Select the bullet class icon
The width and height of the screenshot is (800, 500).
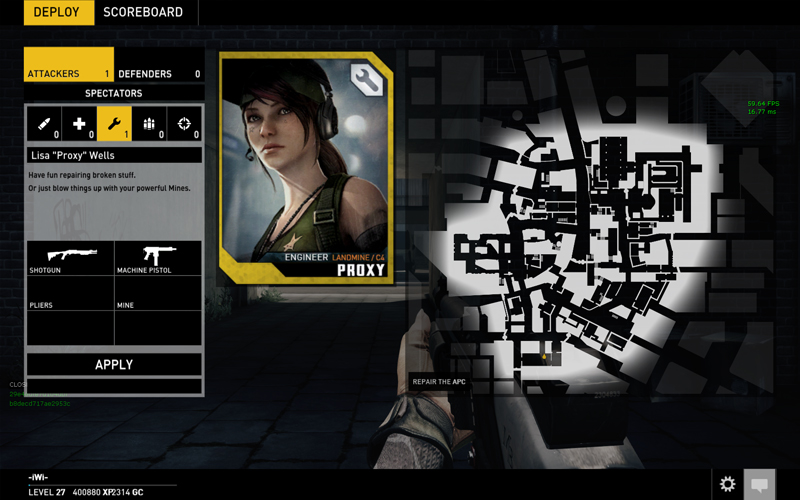(44, 124)
